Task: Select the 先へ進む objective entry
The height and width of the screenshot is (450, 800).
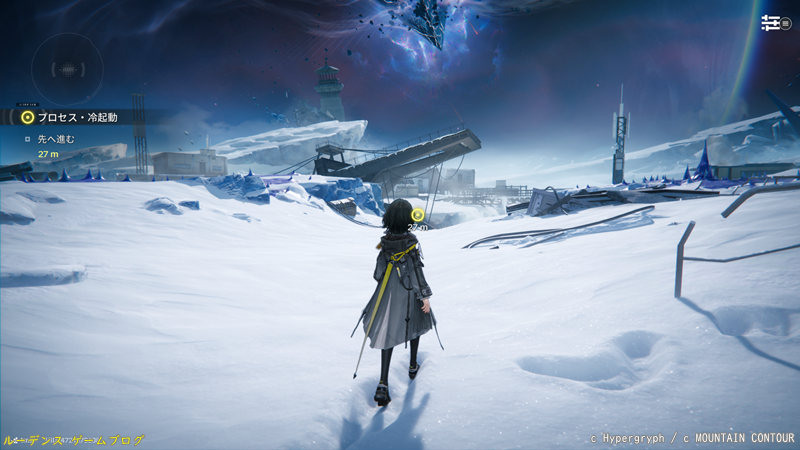Action: click(x=56, y=139)
